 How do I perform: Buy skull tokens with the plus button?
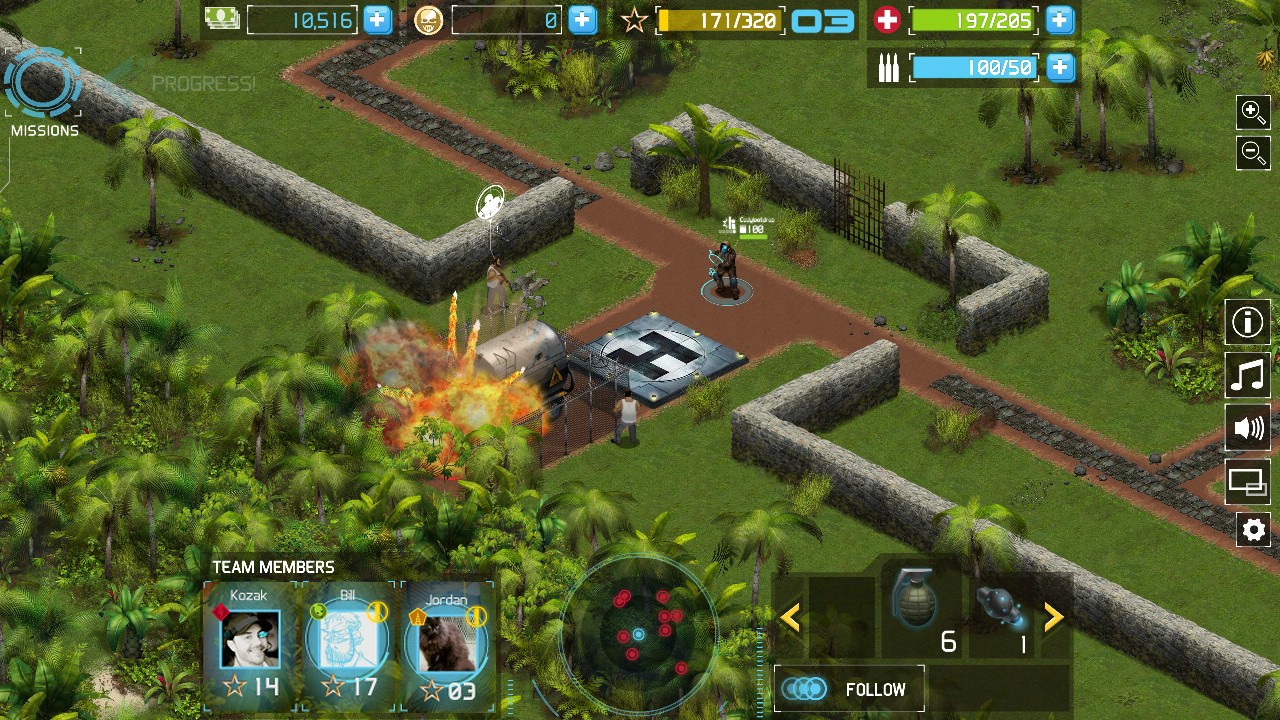tap(582, 20)
